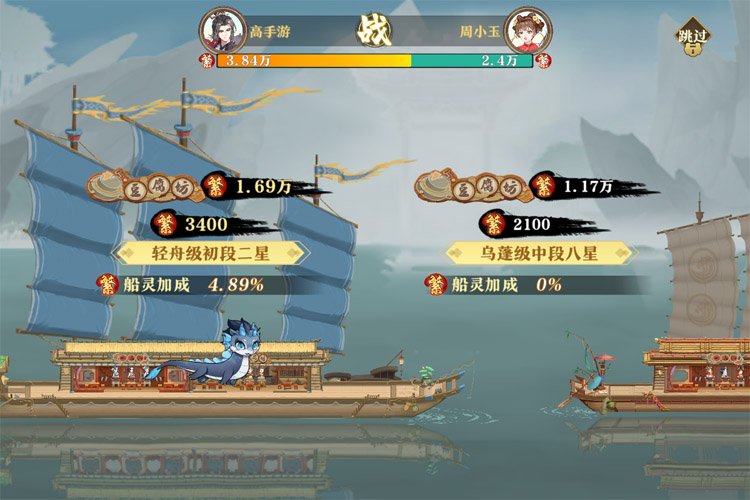Select opponent 周小玉's avatar portrait

coord(527,29)
